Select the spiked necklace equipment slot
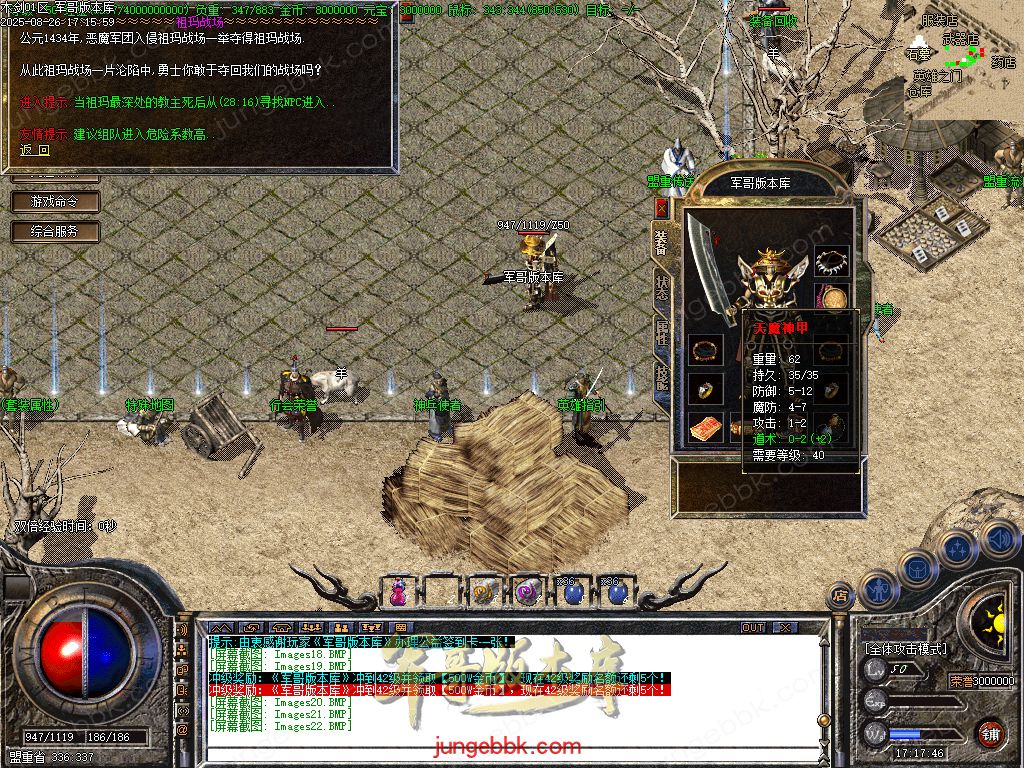 click(x=831, y=262)
